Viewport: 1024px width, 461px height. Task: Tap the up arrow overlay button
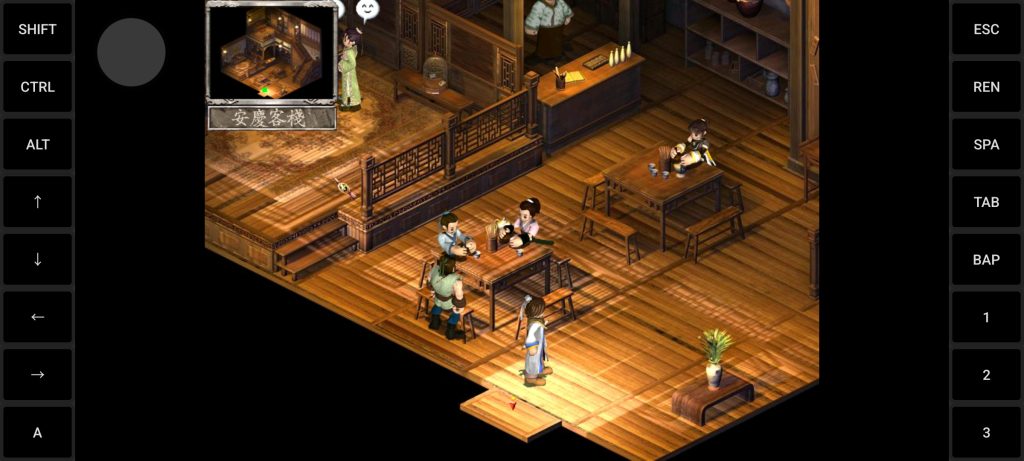click(x=38, y=202)
